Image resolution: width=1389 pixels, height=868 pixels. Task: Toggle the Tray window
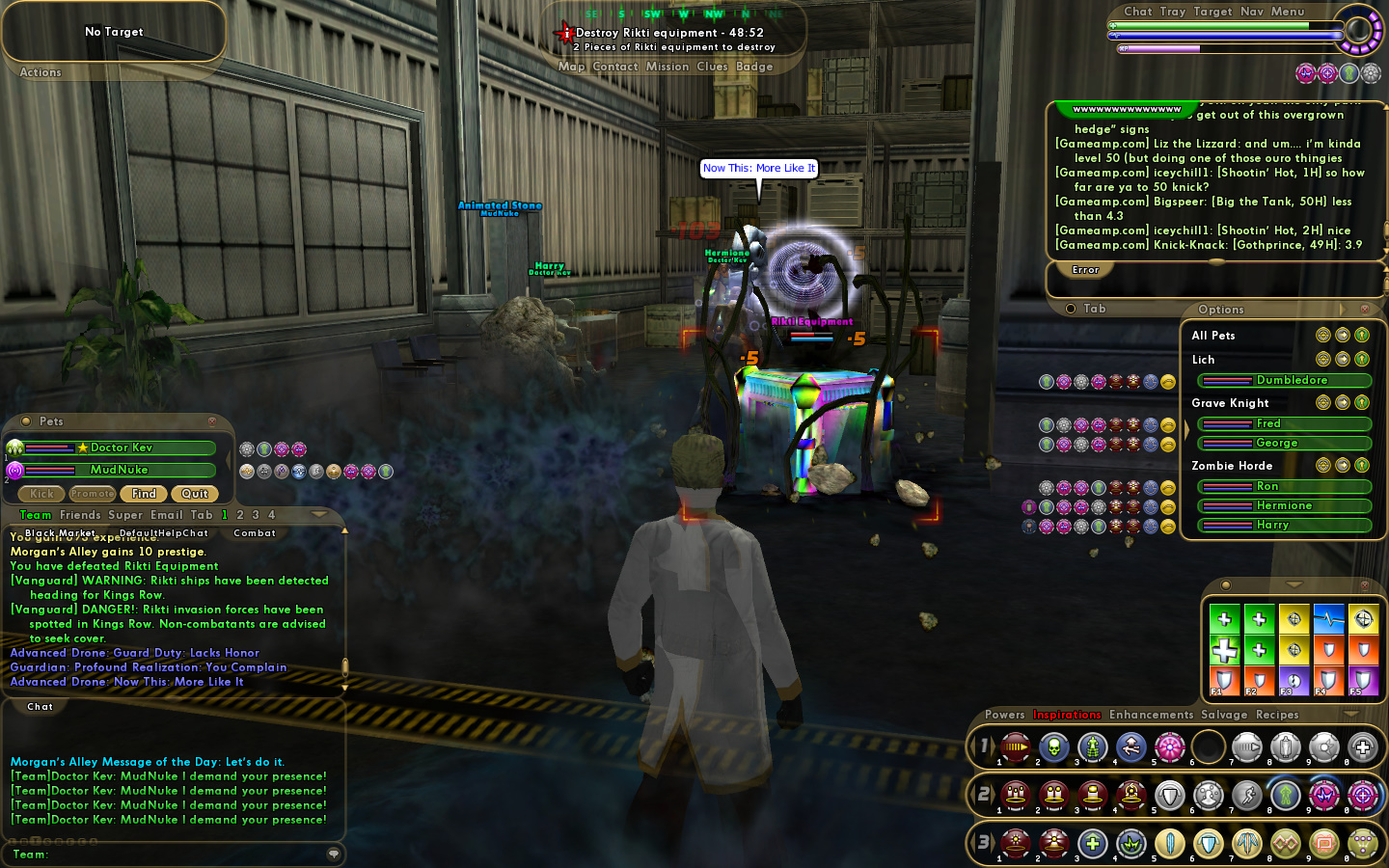point(1172,12)
